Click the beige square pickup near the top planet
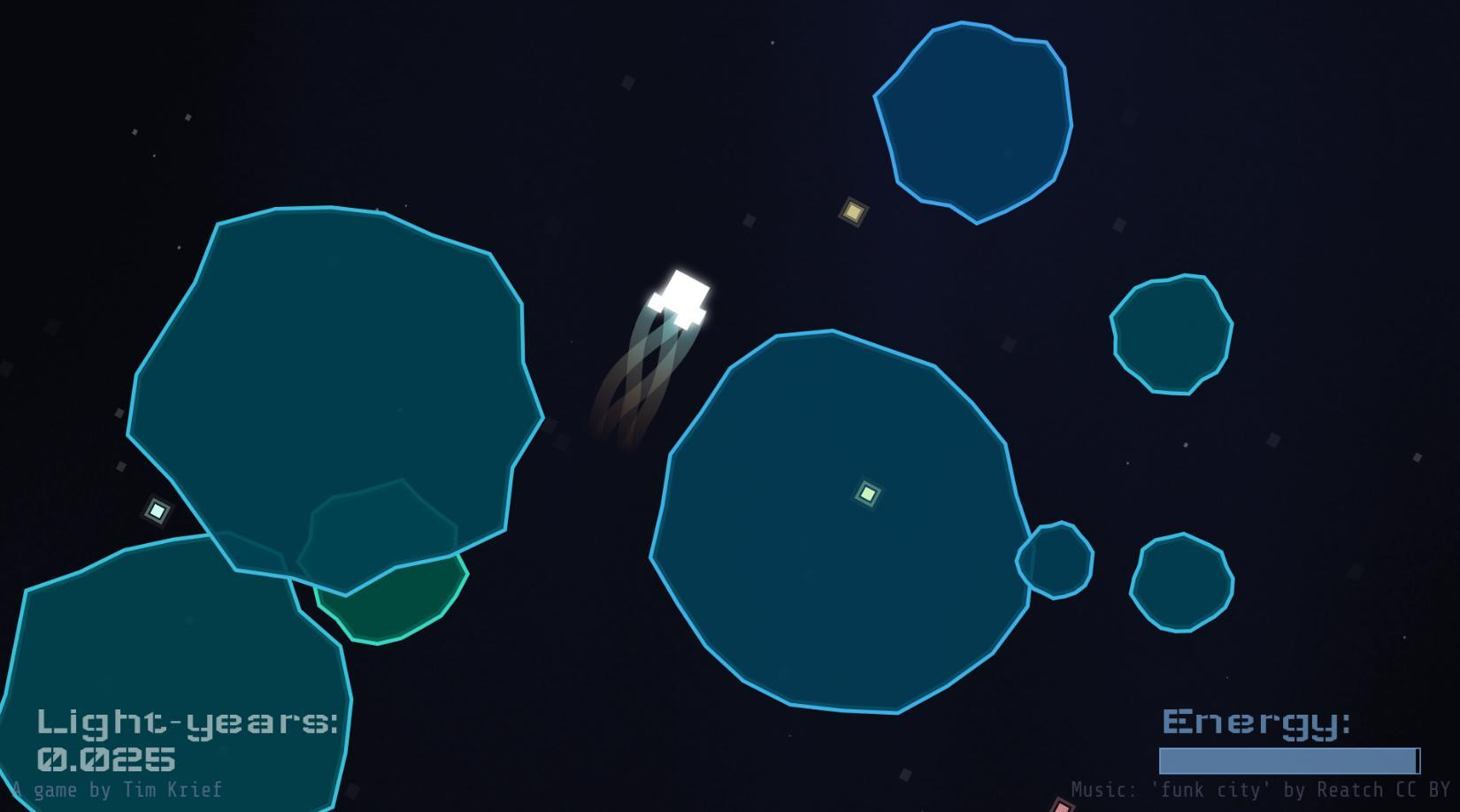 pyautogui.click(x=851, y=211)
